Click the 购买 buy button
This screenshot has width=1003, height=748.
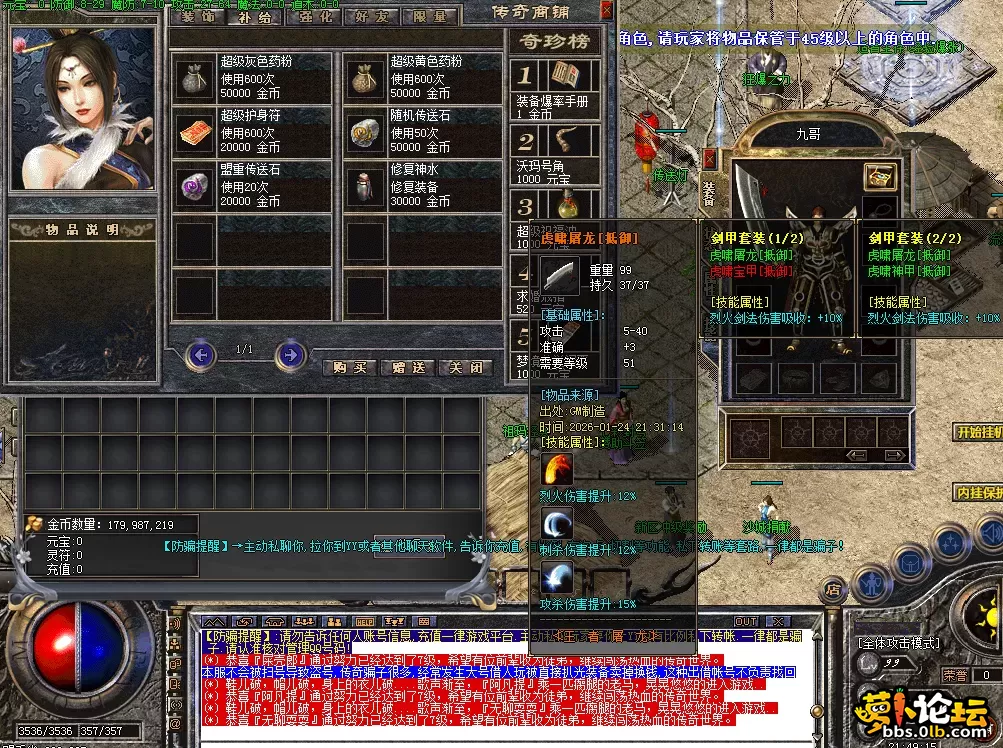pos(352,367)
